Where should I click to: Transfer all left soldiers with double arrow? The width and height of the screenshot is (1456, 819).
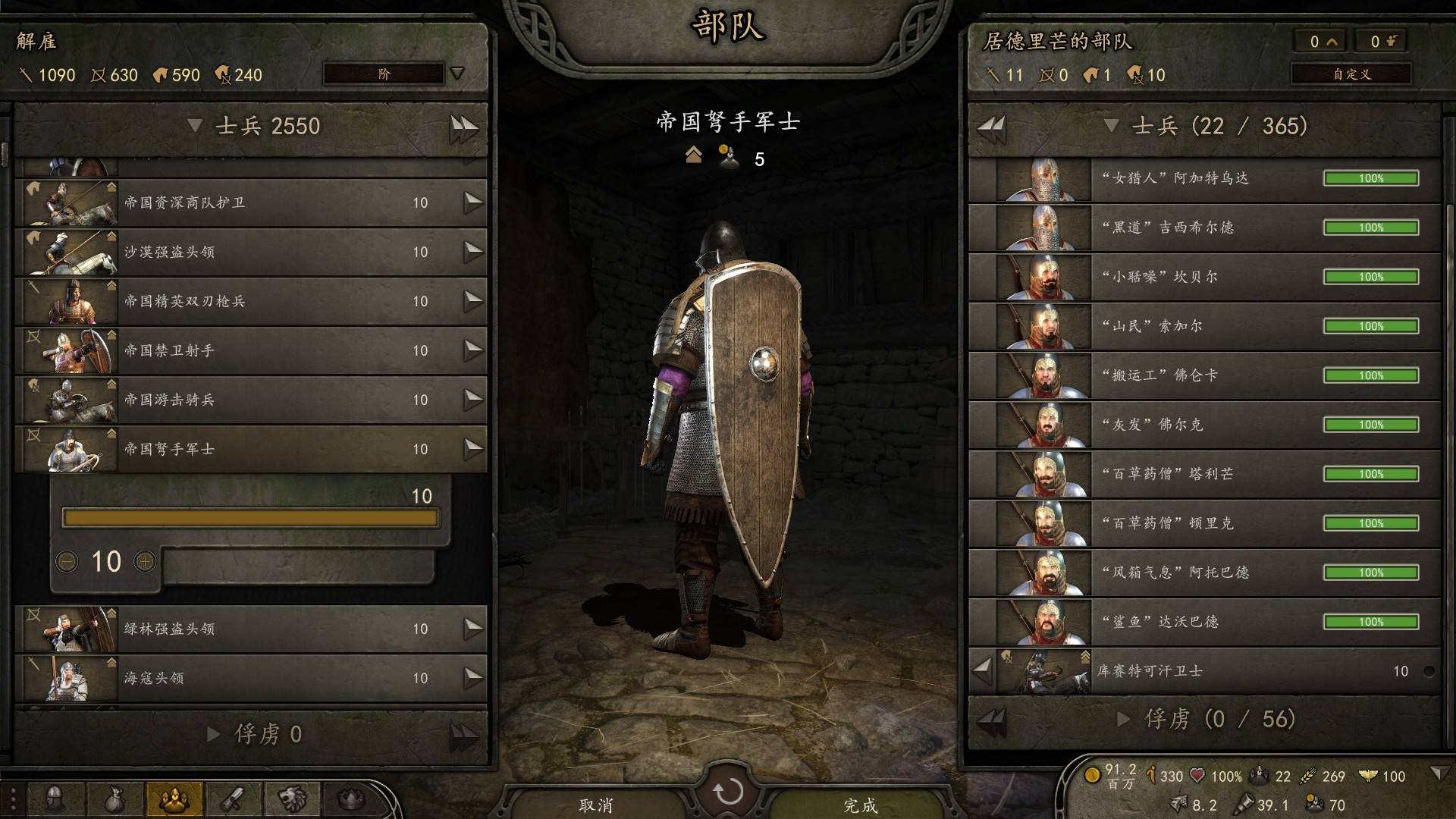[x=463, y=127]
